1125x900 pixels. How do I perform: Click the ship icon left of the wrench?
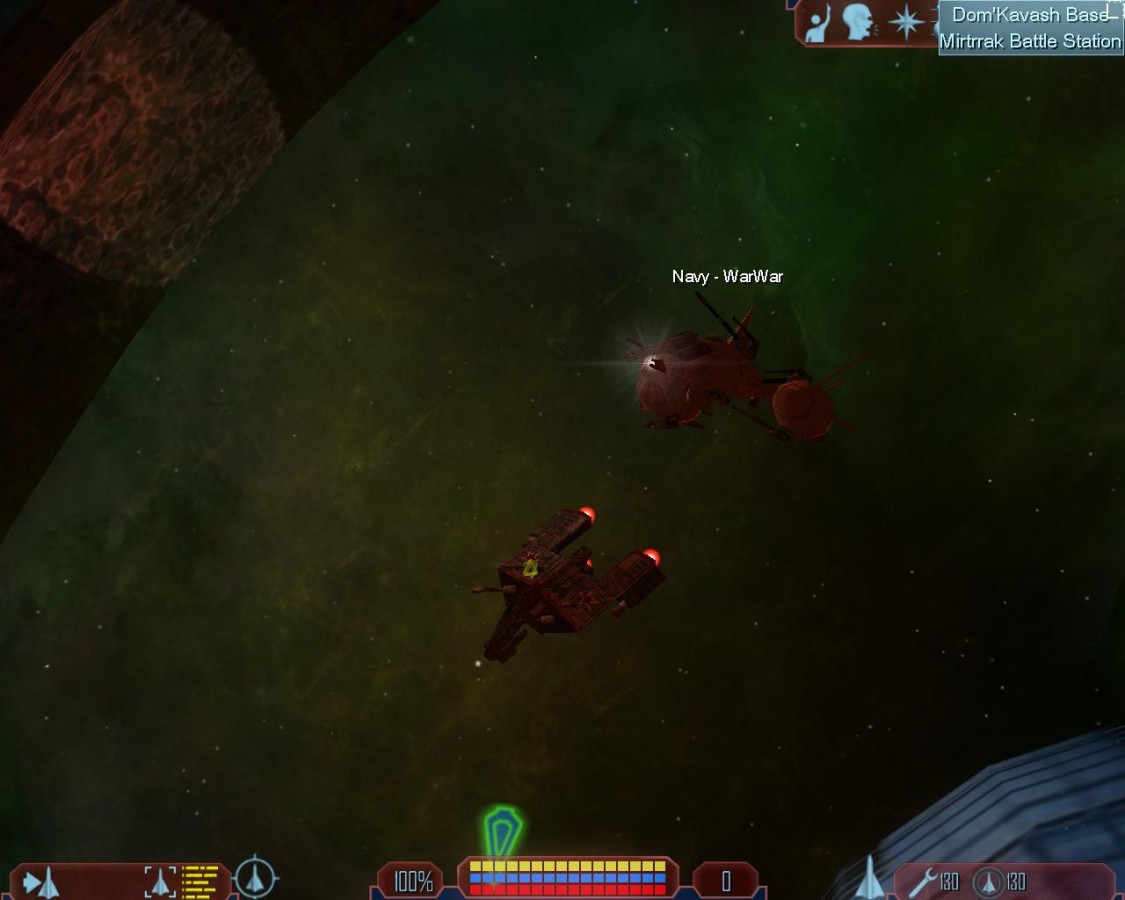(x=869, y=877)
